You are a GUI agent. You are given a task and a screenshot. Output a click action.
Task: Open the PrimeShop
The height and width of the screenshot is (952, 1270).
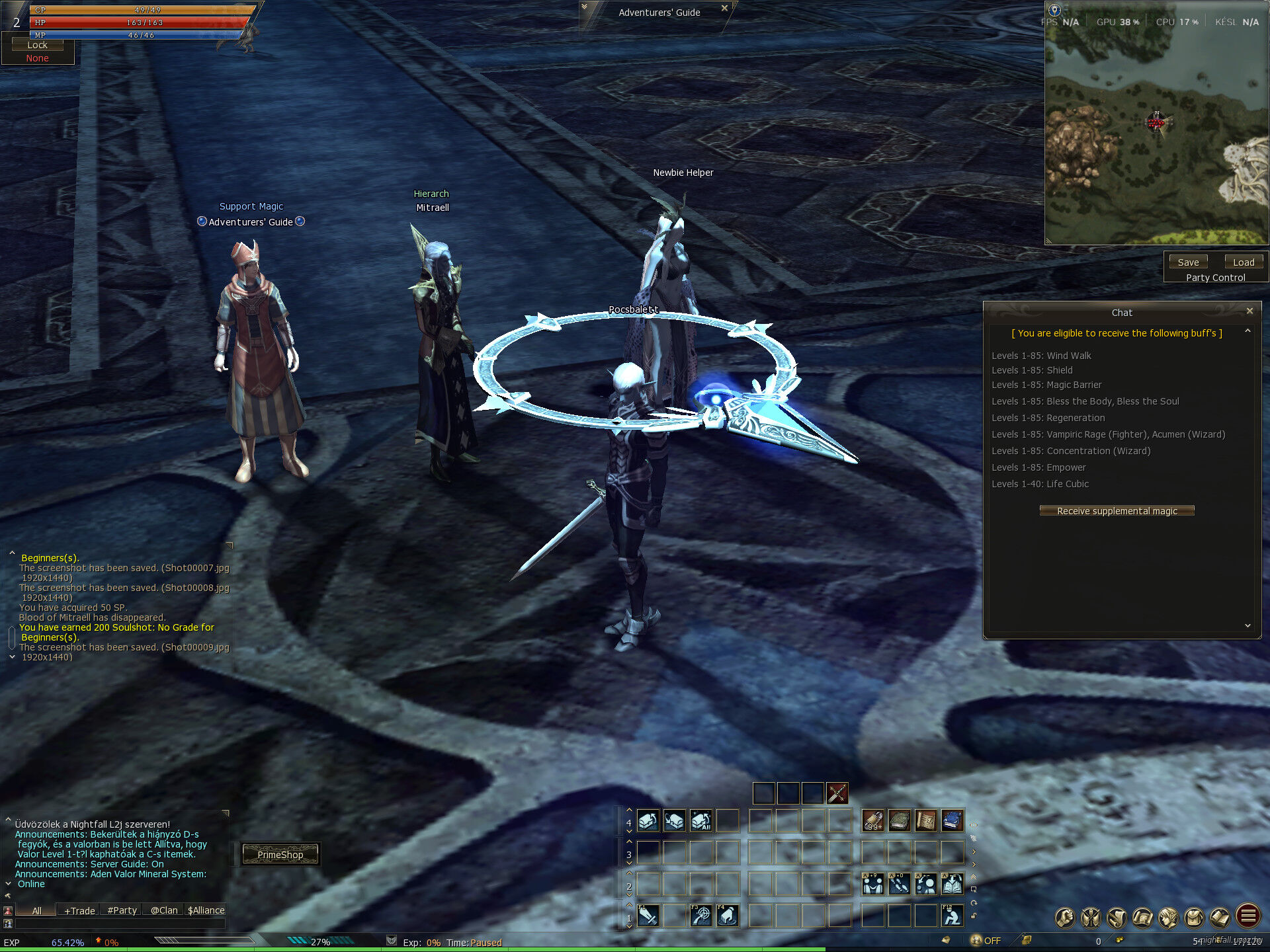pyautogui.click(x=280, y=854)
